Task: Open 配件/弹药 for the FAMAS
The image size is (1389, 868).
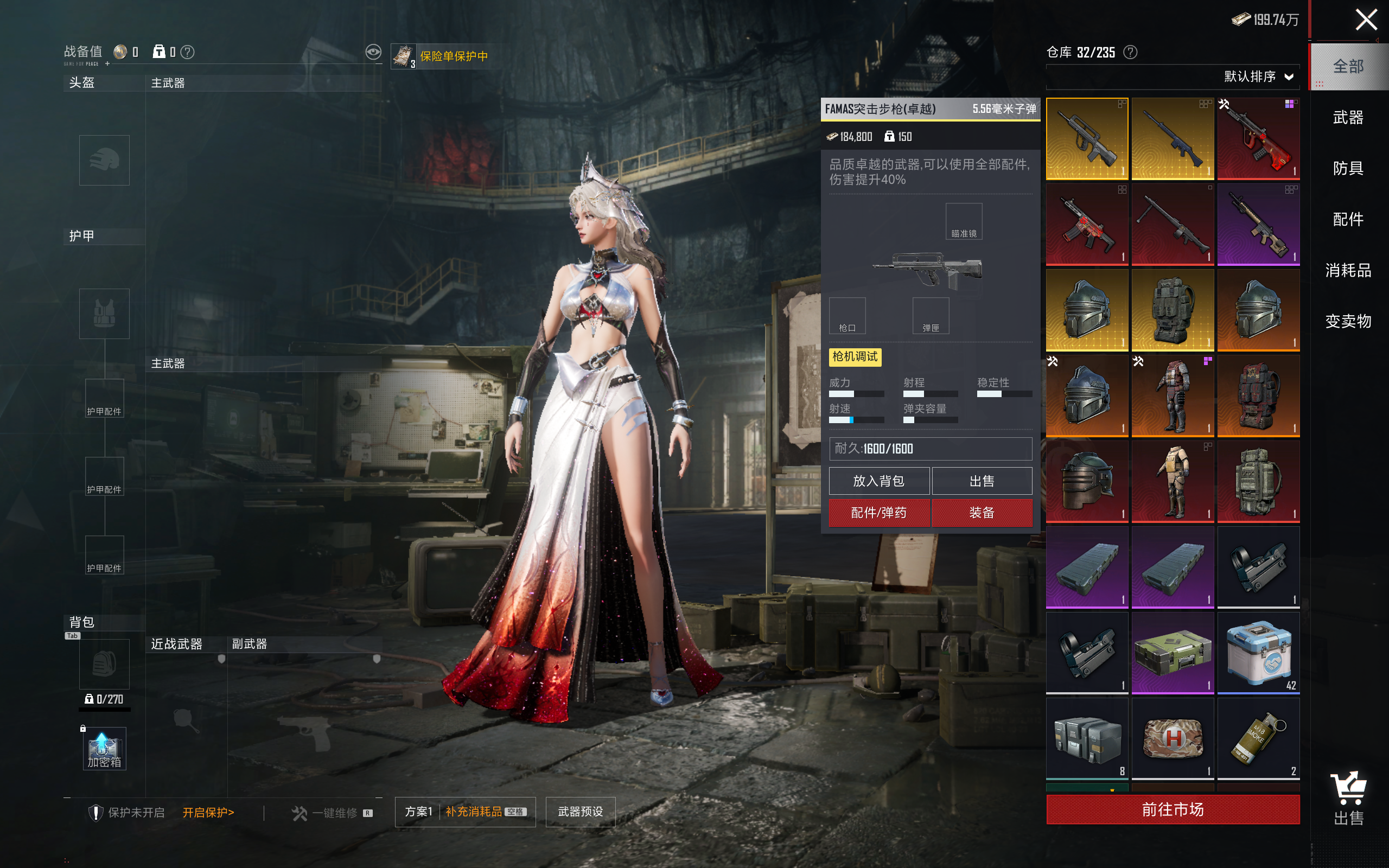Action: [x=879, y=513]
